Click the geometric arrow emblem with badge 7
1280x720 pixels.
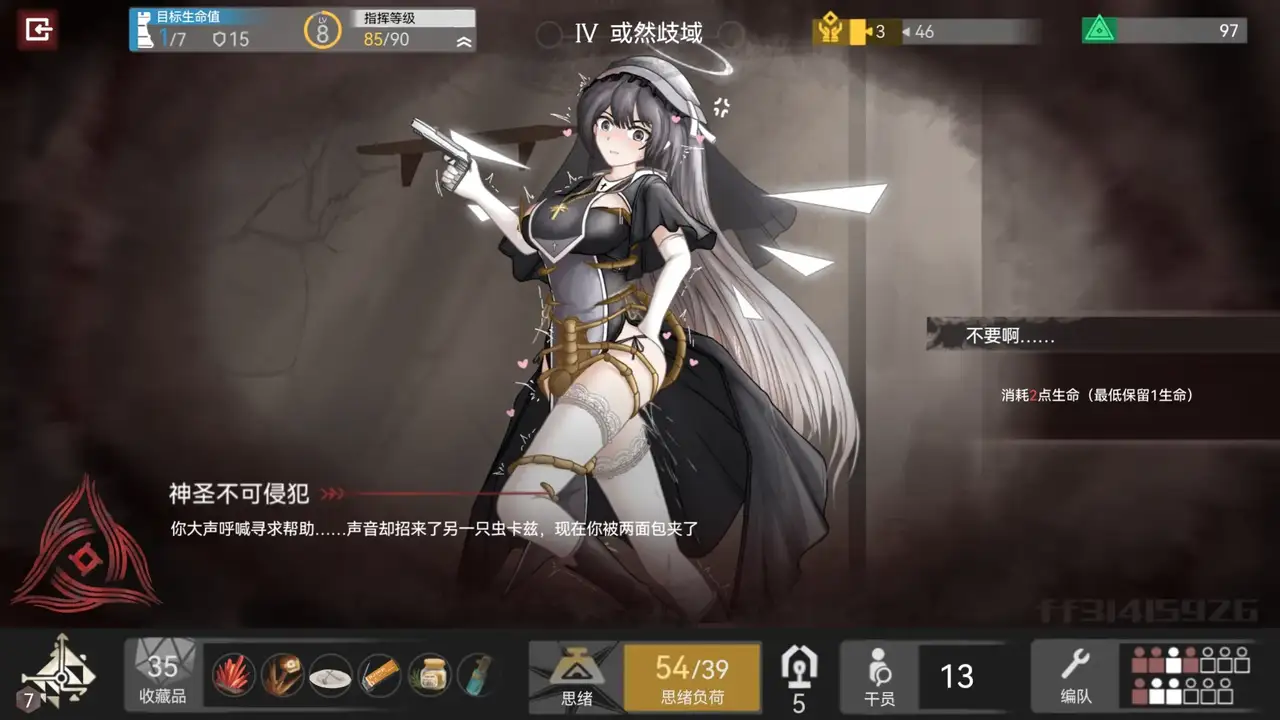58,673
